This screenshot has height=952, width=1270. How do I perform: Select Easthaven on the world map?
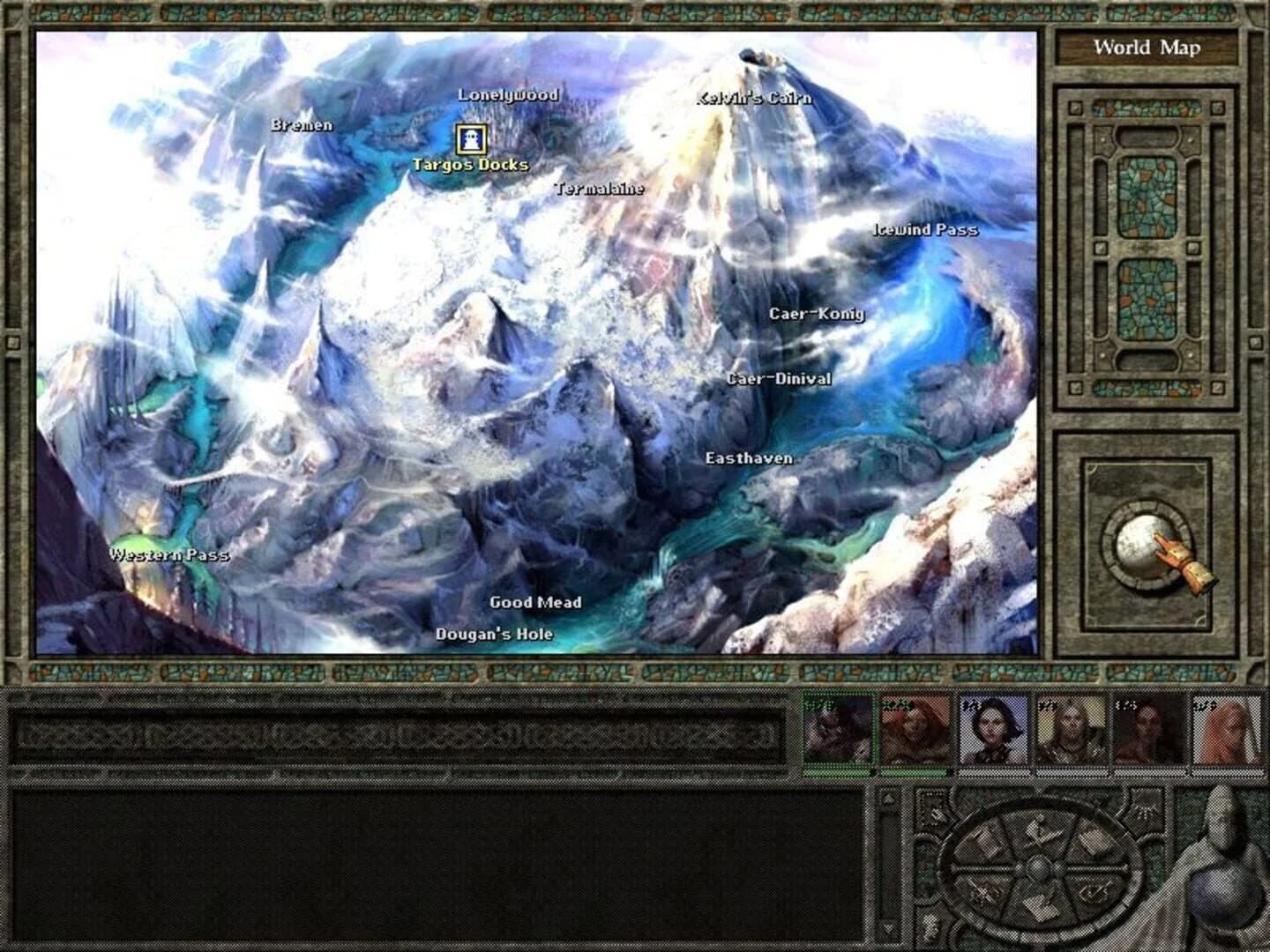(x=751, y=458)
